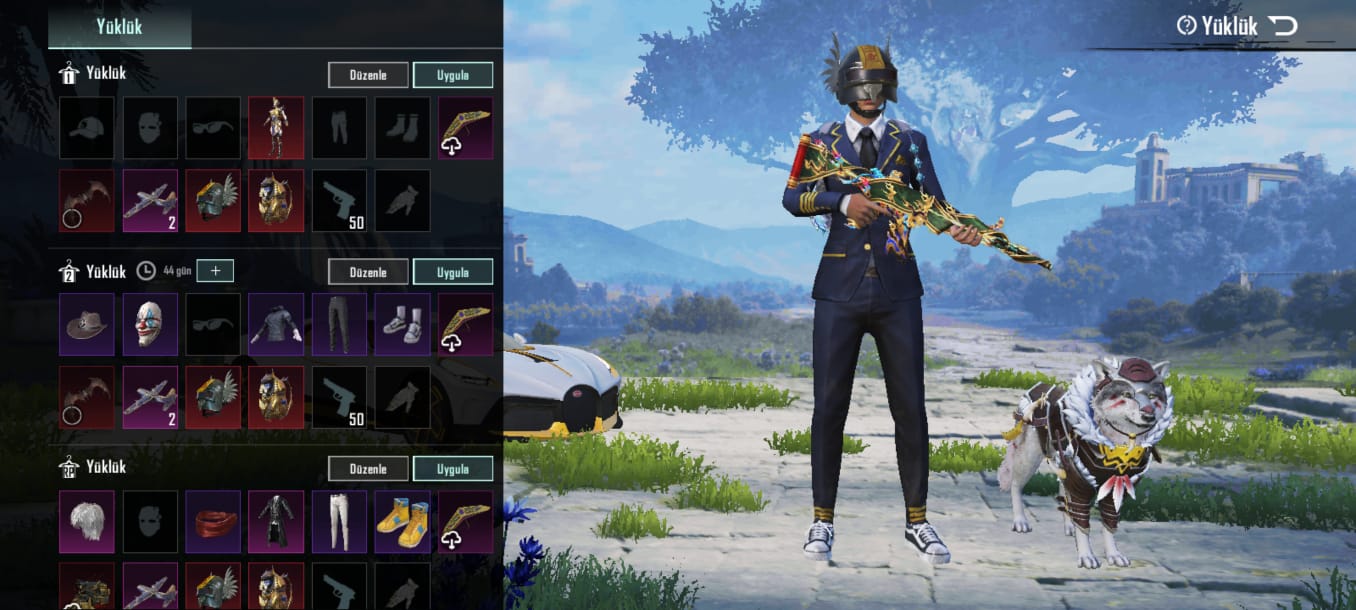The image size is (1356, 610).
Task: Choose Düzenle on loadout 3
Action: click(368, 469)
